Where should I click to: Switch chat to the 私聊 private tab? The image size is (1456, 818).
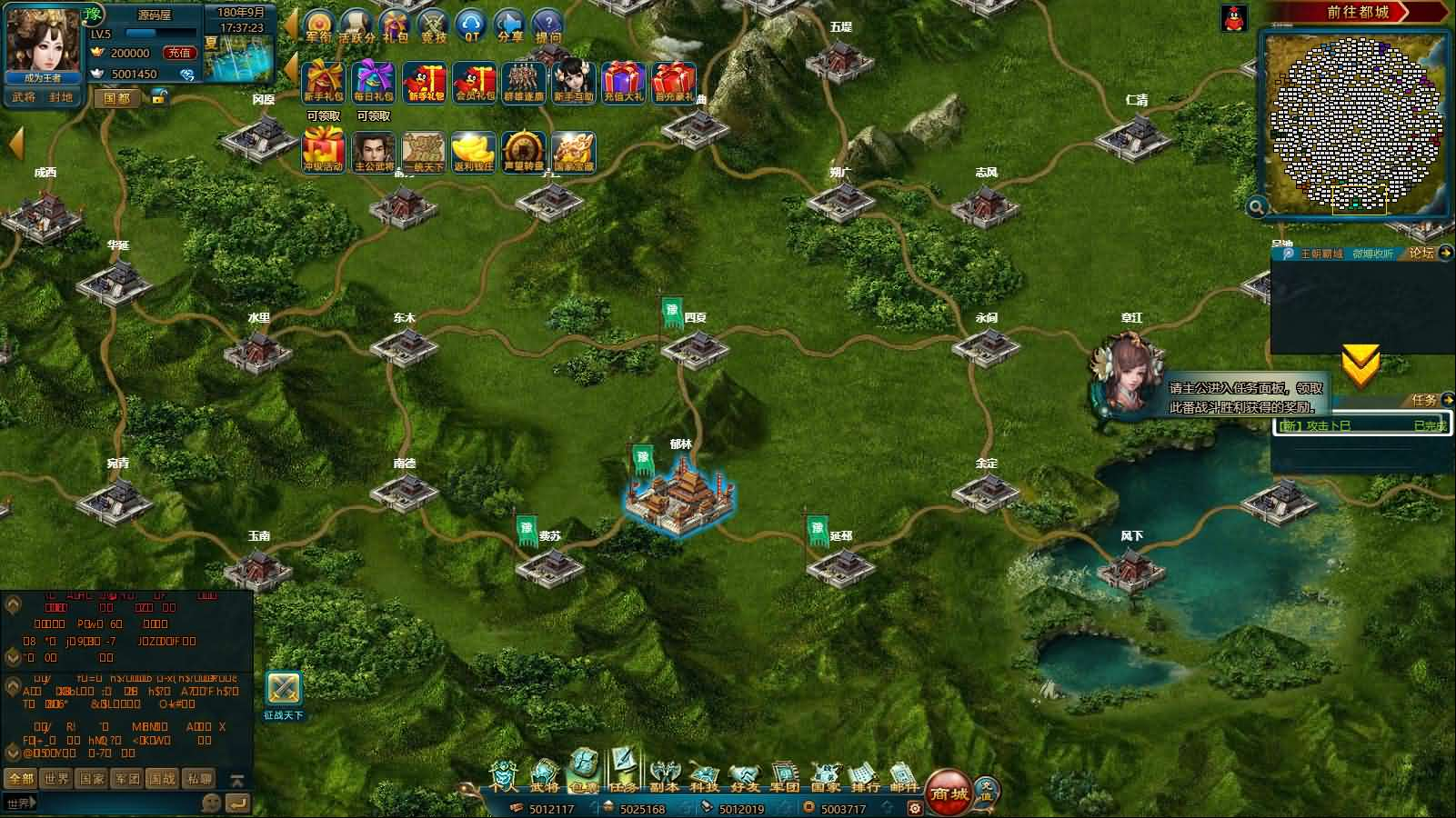(x=199, y=779)
